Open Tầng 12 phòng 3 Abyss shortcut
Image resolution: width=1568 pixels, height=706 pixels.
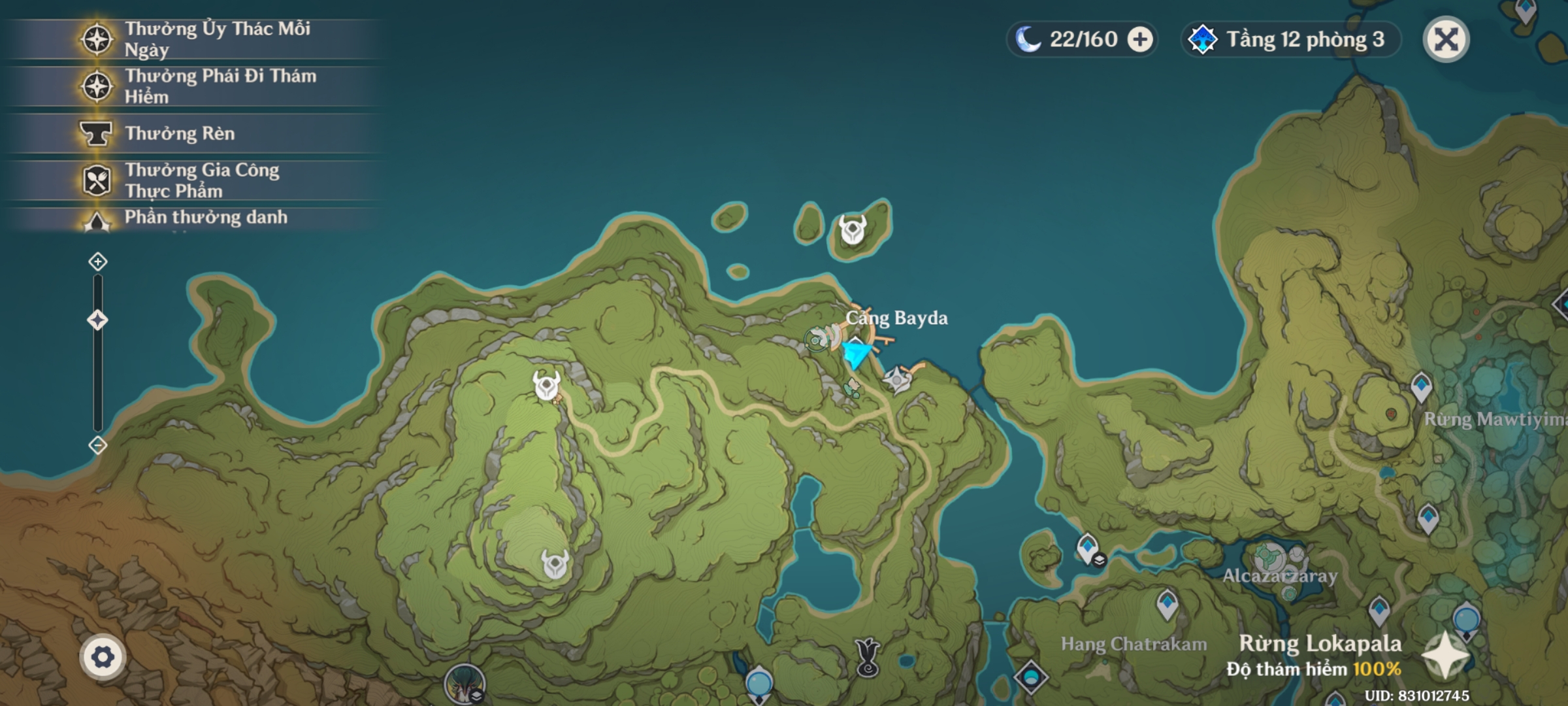(1290, 40)
